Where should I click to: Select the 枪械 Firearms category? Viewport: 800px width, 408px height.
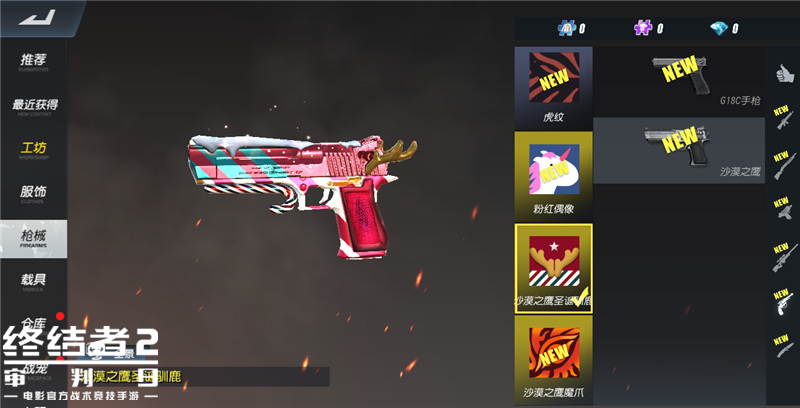pos(34,238)
